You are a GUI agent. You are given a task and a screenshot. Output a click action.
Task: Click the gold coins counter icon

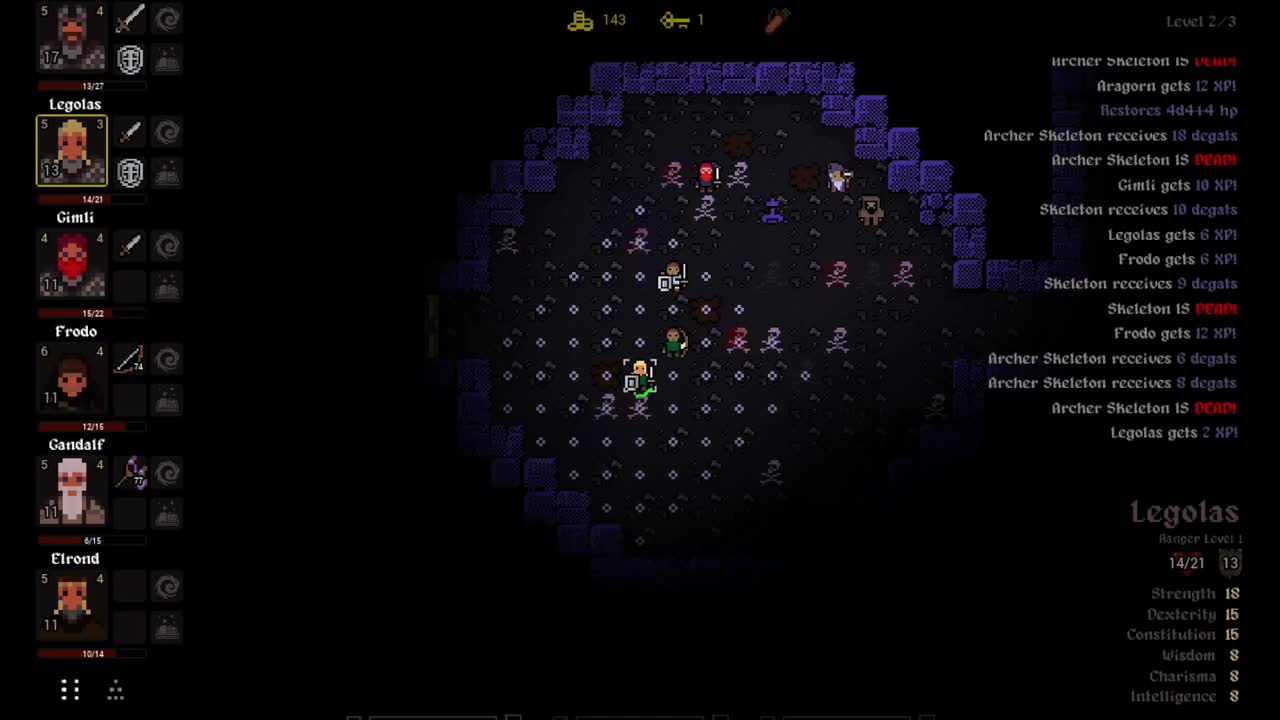580,20
